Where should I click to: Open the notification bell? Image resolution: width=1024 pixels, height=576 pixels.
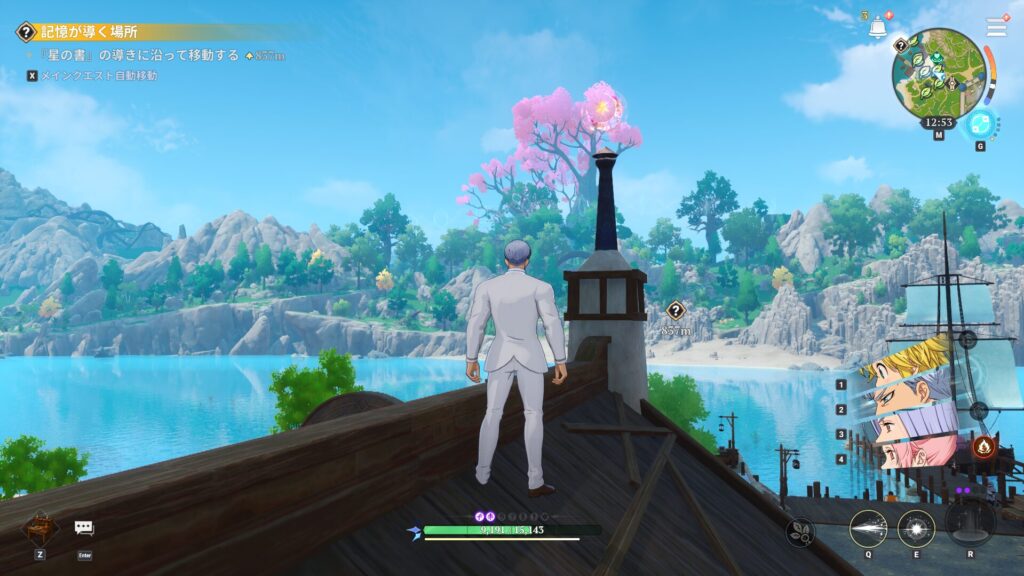[x=877, y=27]
